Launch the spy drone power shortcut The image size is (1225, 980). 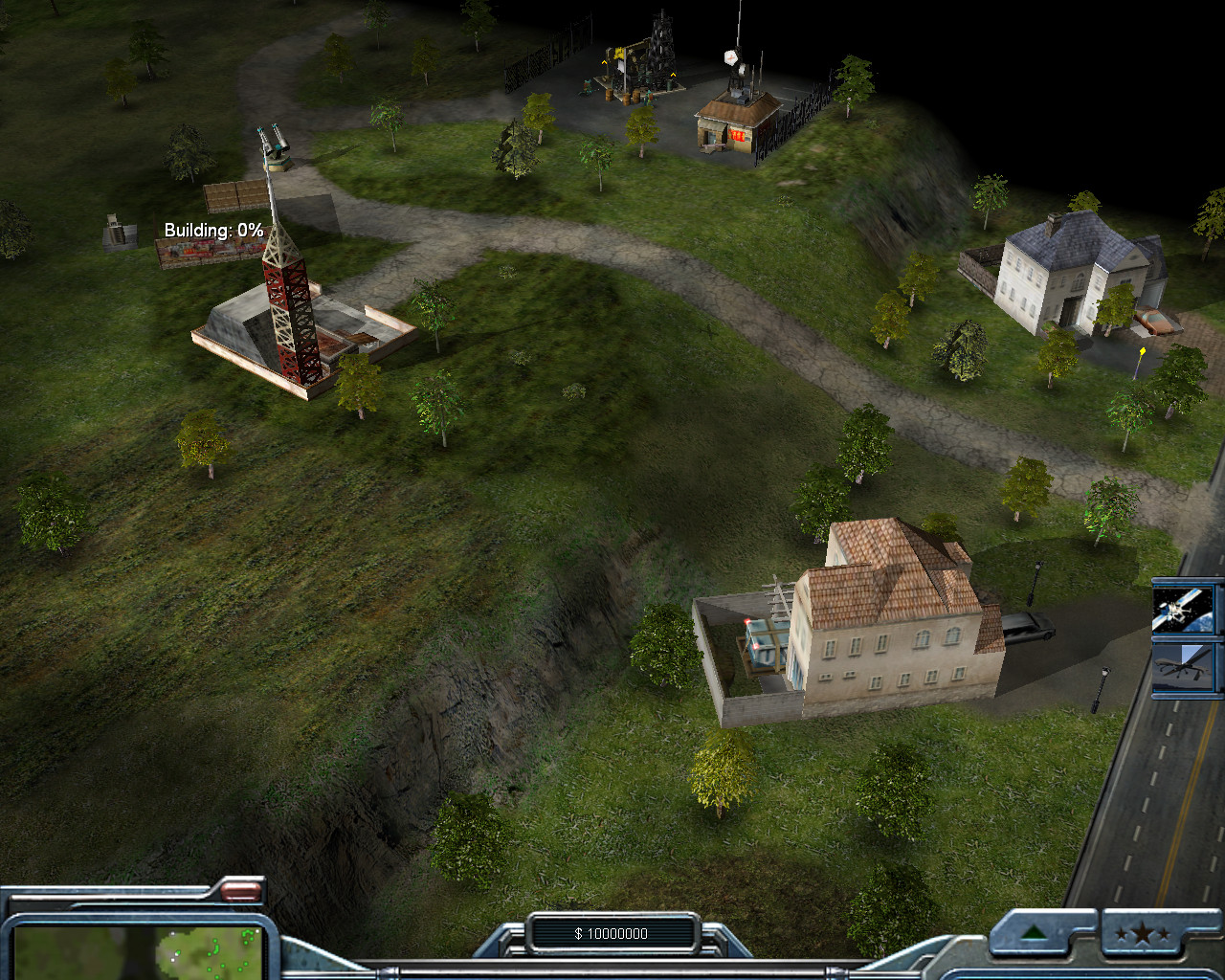click(1187, 666)
